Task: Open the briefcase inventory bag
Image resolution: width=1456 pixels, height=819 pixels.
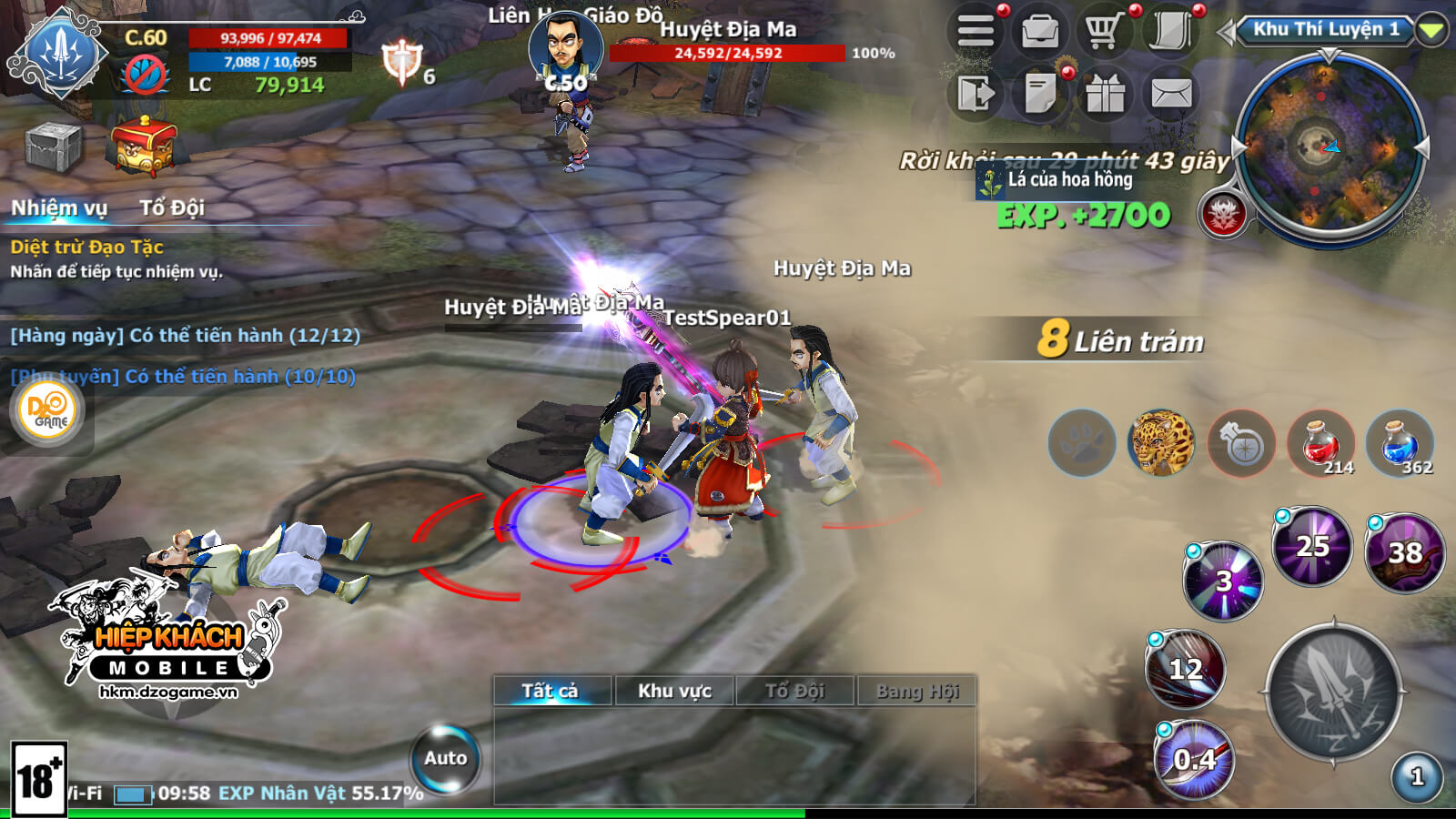Action: (x=1039, y=33)
